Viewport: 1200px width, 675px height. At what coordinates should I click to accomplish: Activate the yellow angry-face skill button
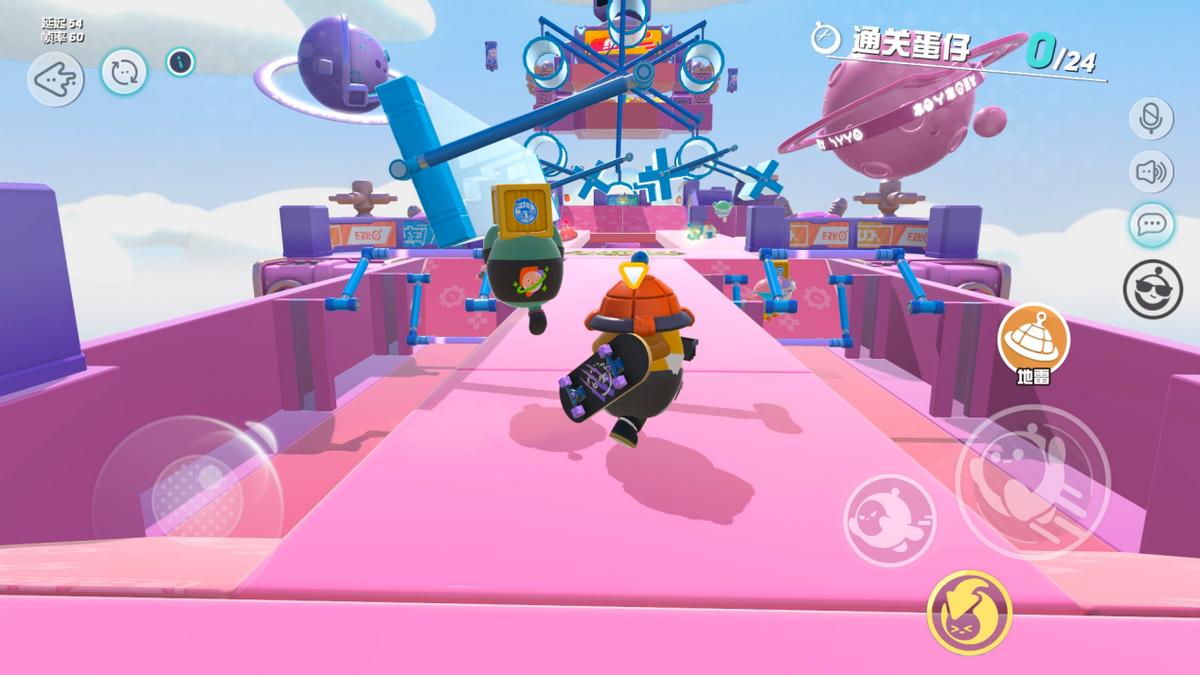click(x=969, y=611)
